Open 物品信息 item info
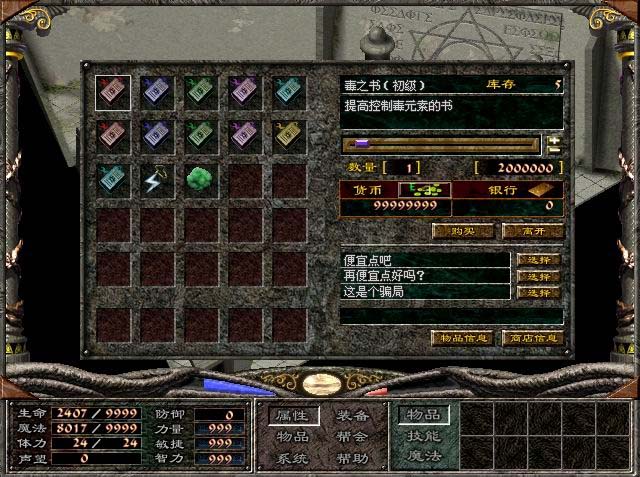Screen dimensions: 640x477 (x=462, y=338)
